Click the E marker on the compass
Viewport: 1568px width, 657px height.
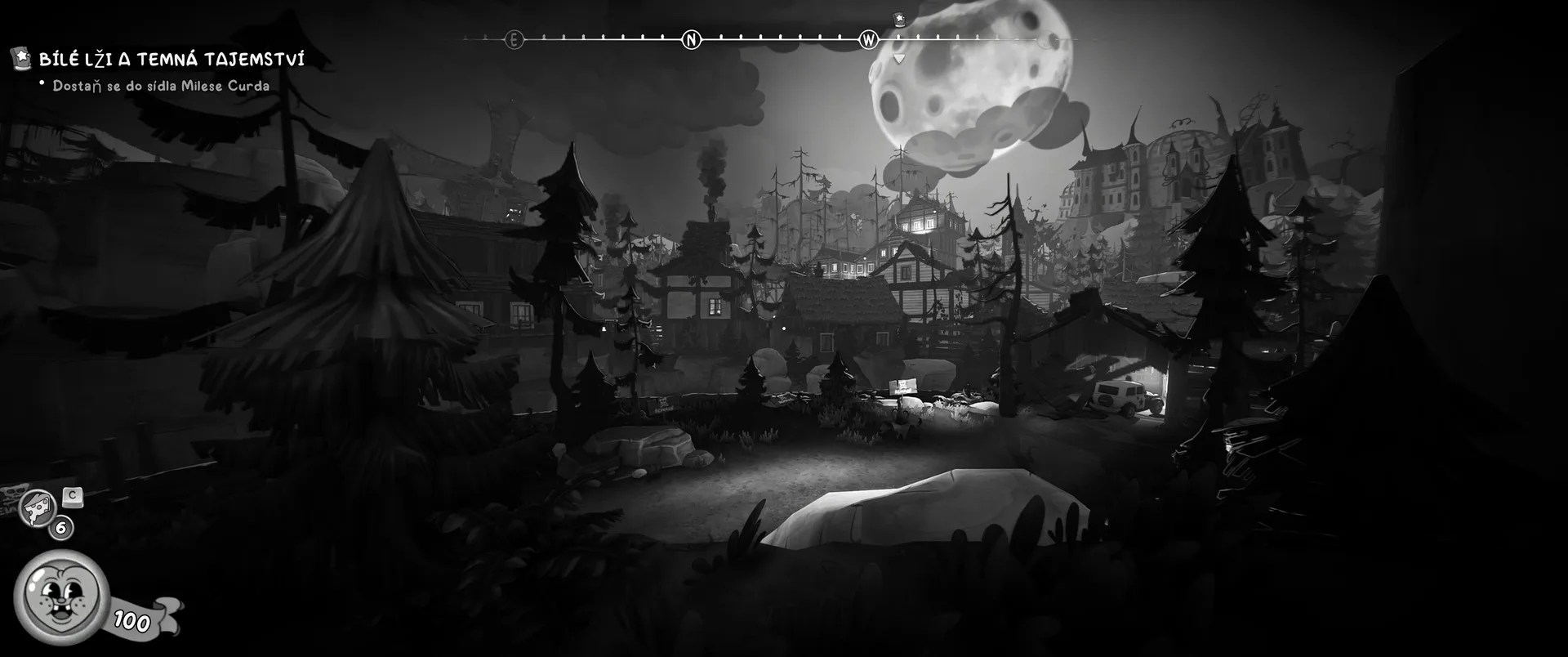(x=514, y=39)
